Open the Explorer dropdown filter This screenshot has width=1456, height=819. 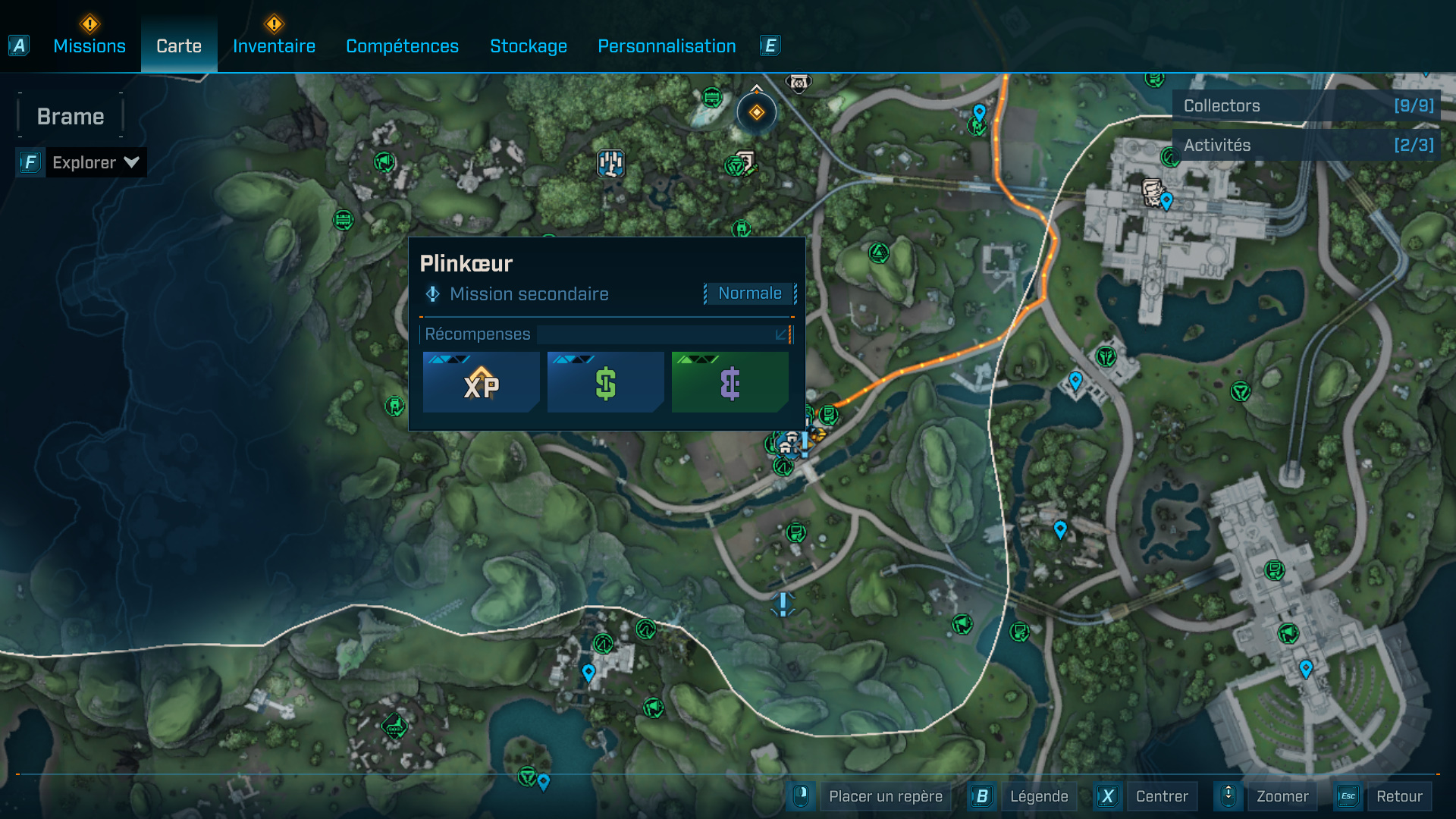point(95,162)
